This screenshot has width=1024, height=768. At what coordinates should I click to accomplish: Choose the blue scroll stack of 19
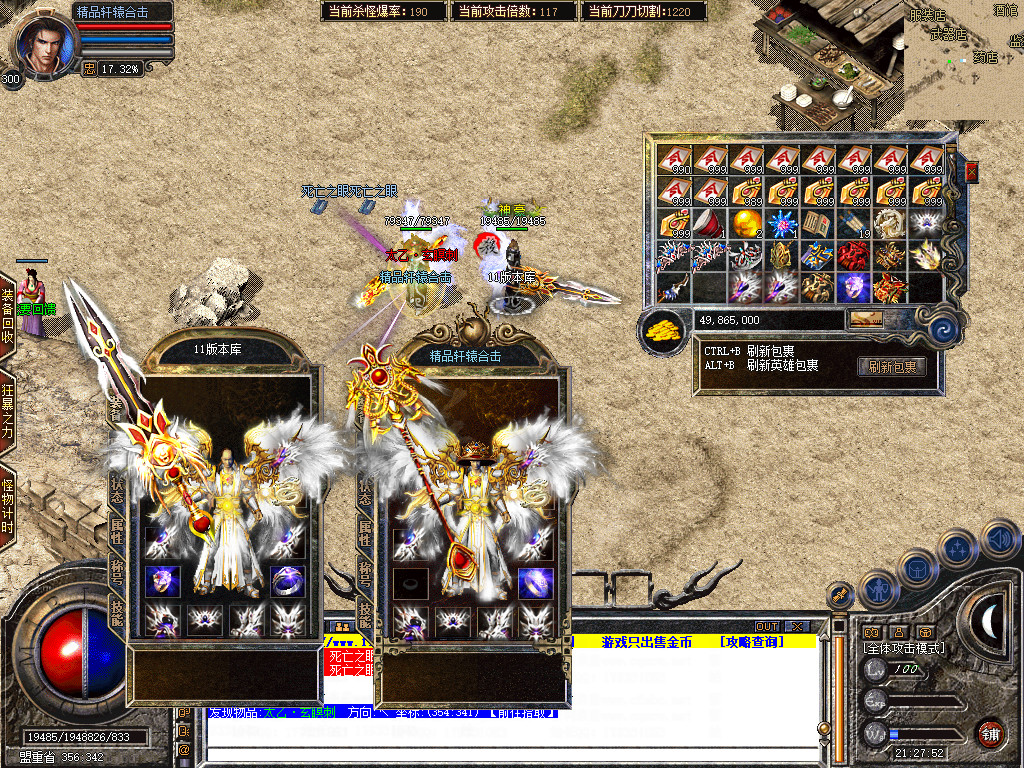click(855, 223)
